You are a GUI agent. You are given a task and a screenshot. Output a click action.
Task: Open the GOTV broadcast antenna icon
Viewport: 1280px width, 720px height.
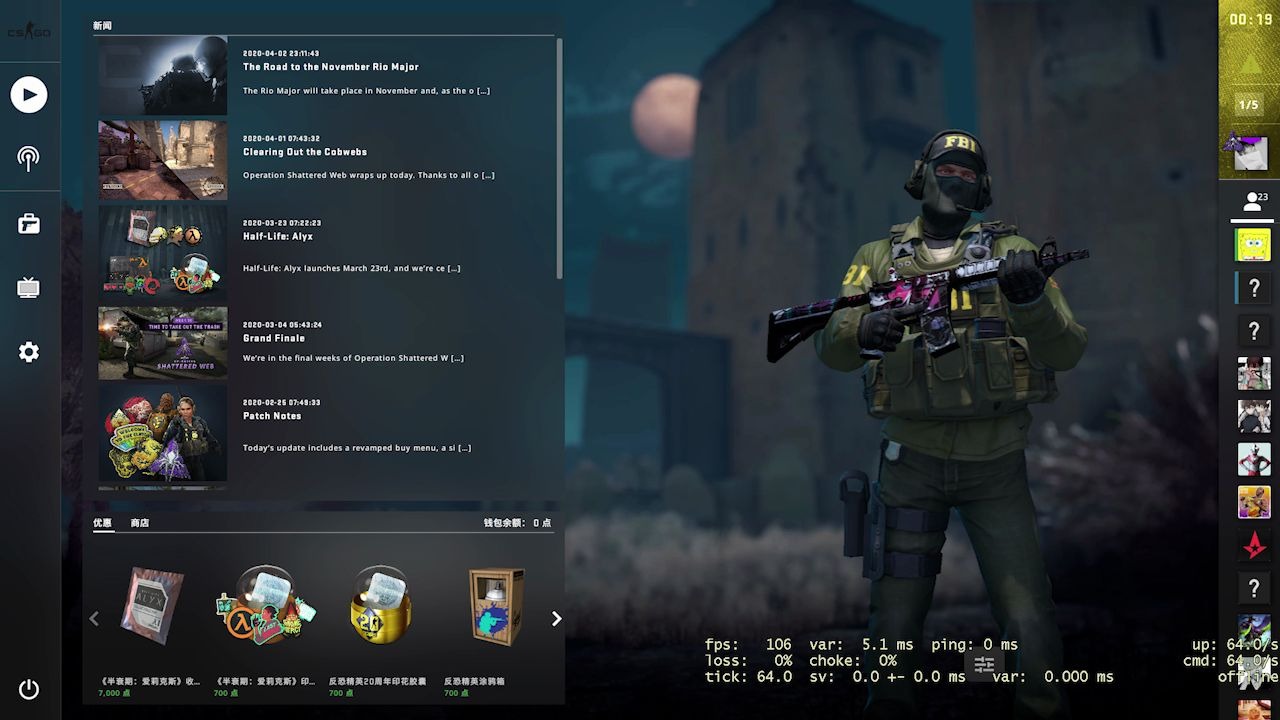pos(29,158)
